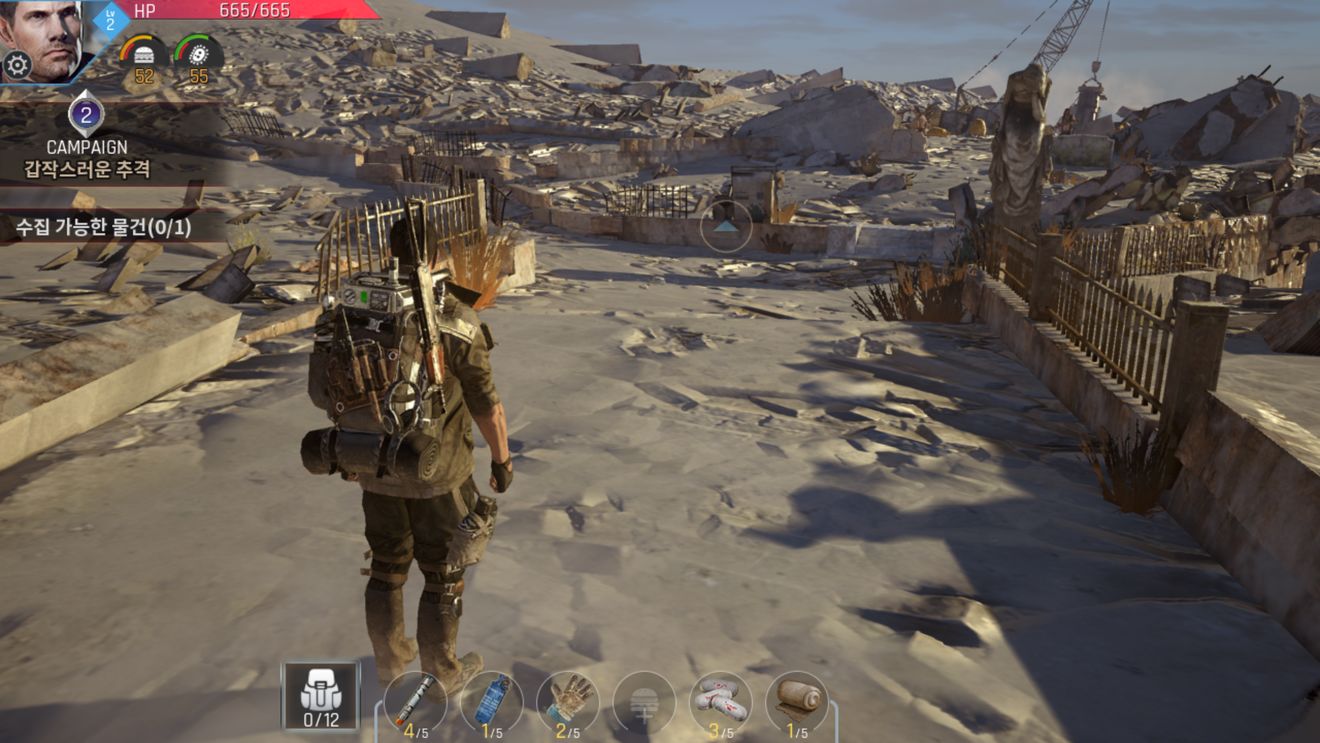Screen dimensions: 1320x743
Task: Use the flare stick hotbar item
Action: tap(415, 701)
